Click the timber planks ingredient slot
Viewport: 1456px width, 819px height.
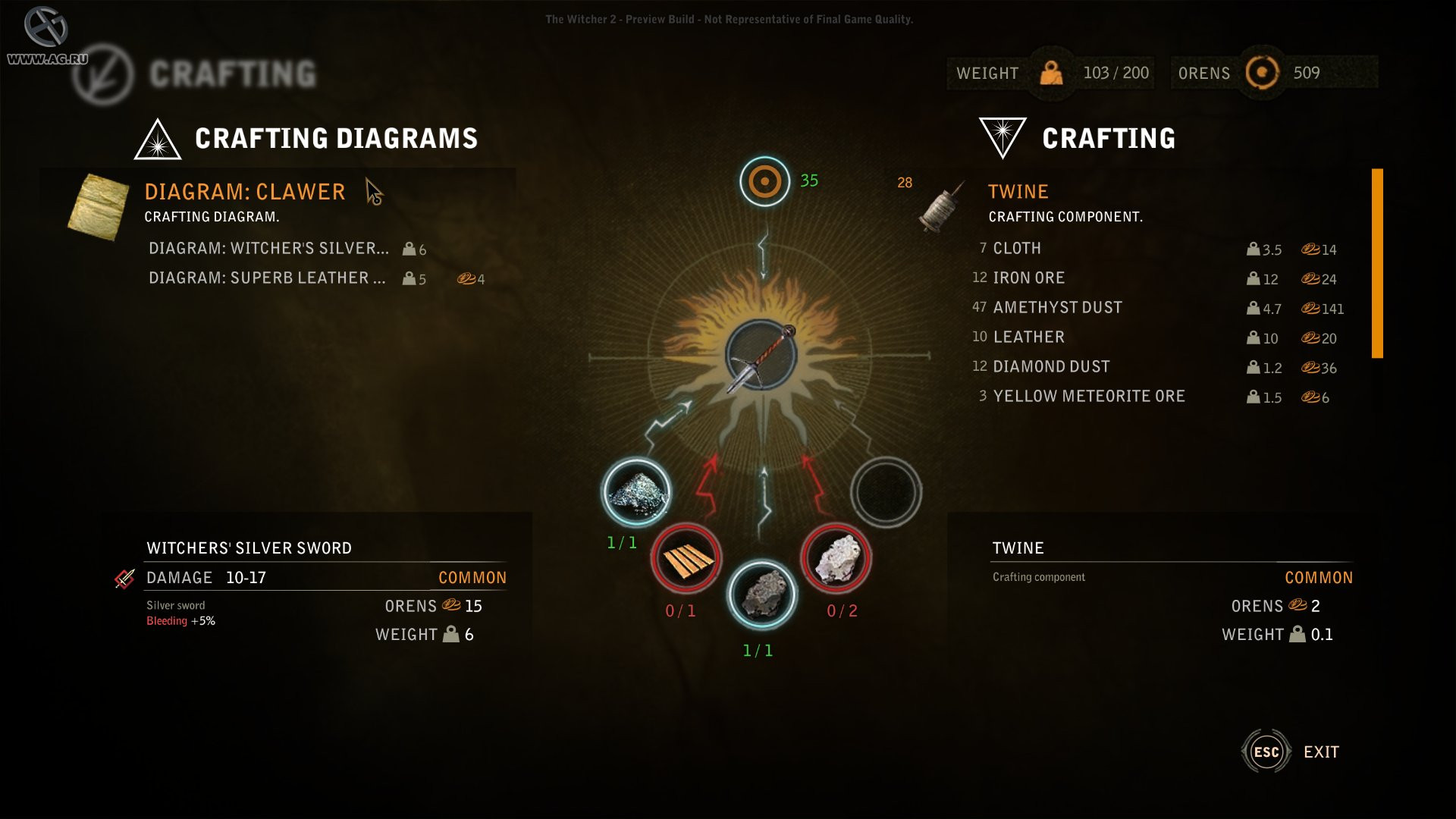click(x=686, y=559)
